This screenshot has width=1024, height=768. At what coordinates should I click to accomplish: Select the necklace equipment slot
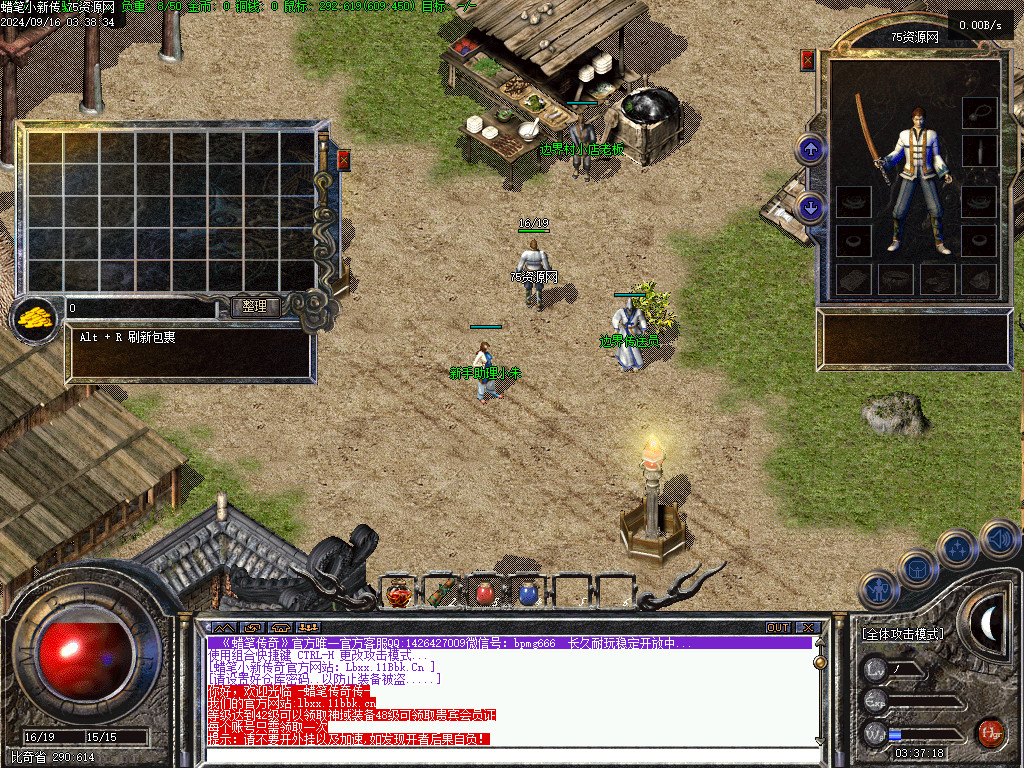[979, 112]
